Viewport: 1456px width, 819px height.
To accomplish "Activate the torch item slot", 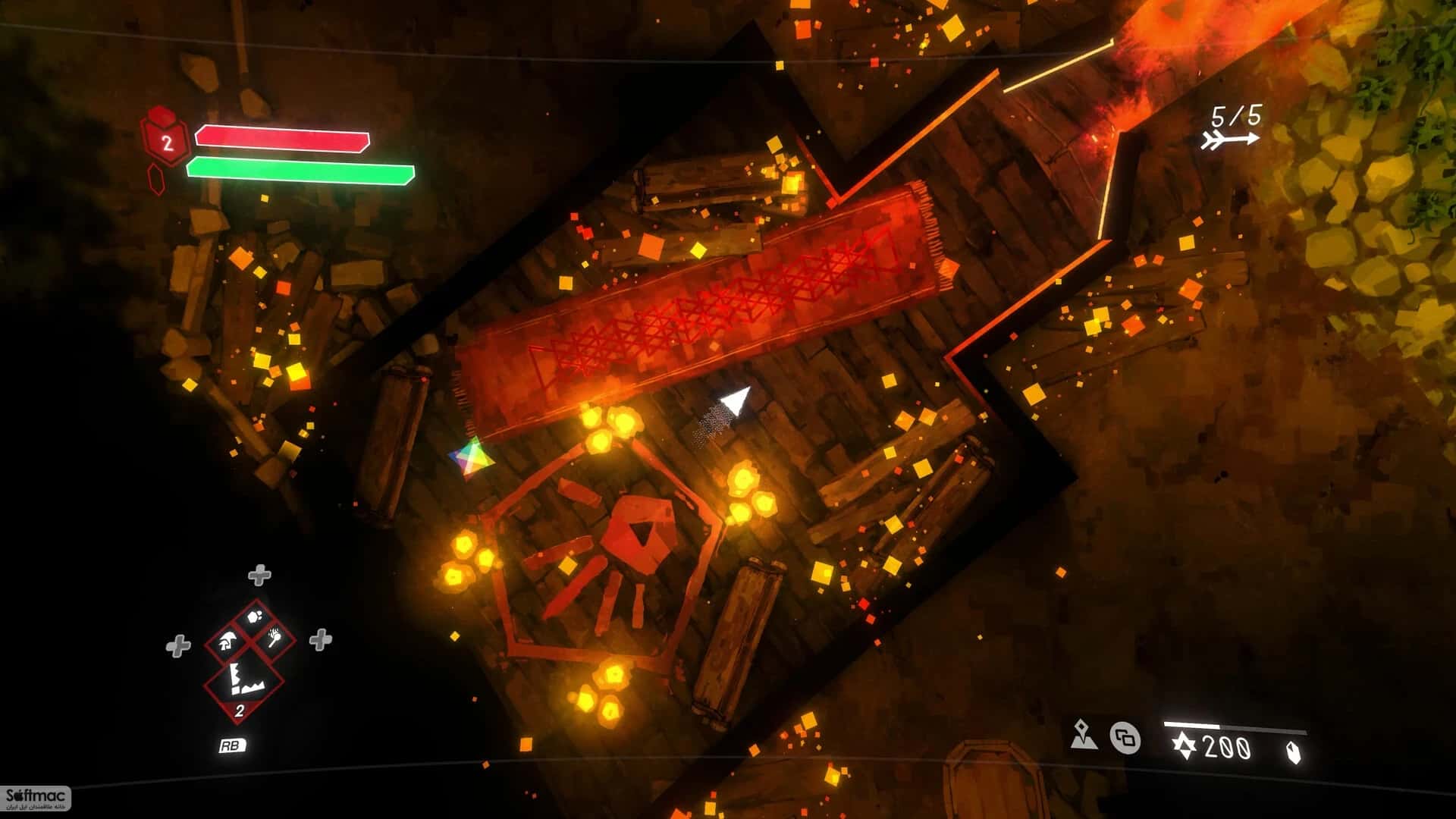I will pyautogui.click(x=275, y=639).
